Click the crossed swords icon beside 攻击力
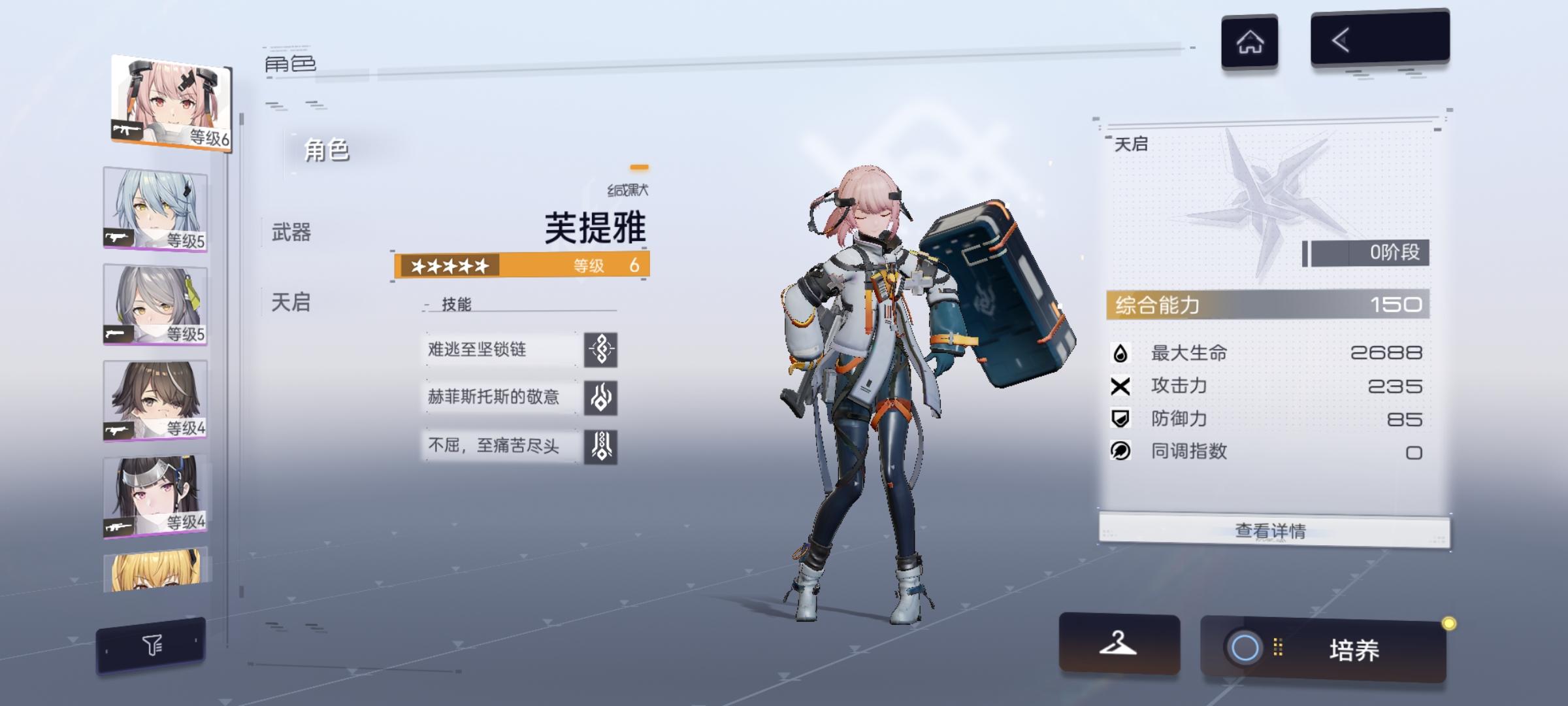The height and width of the screenshot is (706, 1568). point(1122,386)
